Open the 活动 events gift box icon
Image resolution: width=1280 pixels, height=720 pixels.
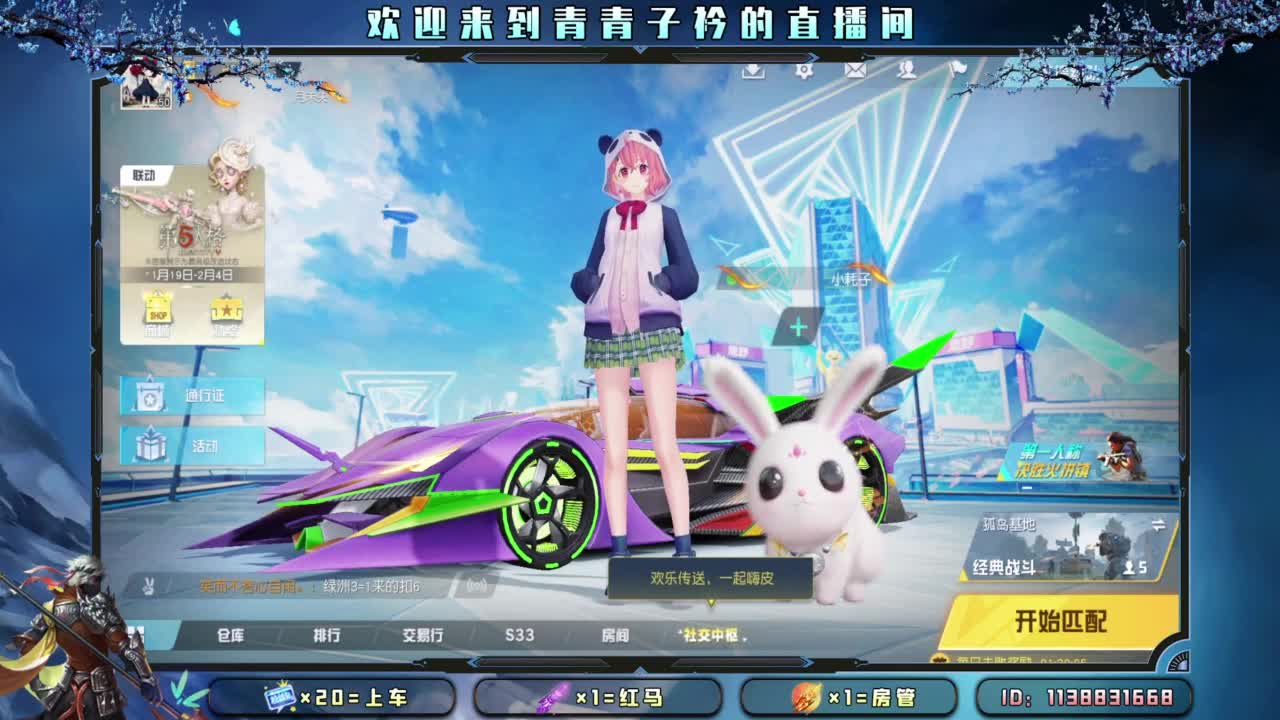pos(148,445)
